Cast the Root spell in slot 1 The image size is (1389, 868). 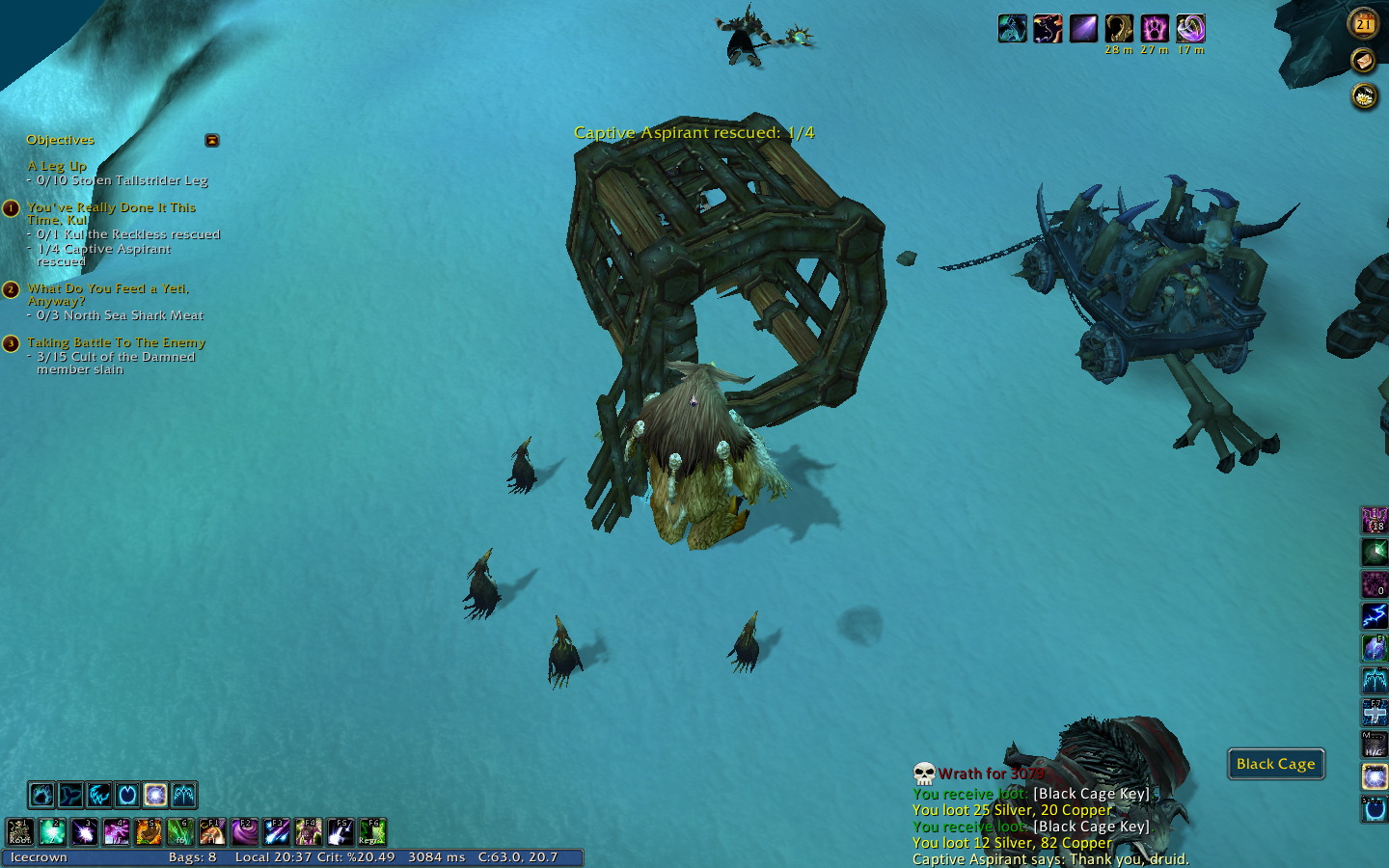coord(20,831)
